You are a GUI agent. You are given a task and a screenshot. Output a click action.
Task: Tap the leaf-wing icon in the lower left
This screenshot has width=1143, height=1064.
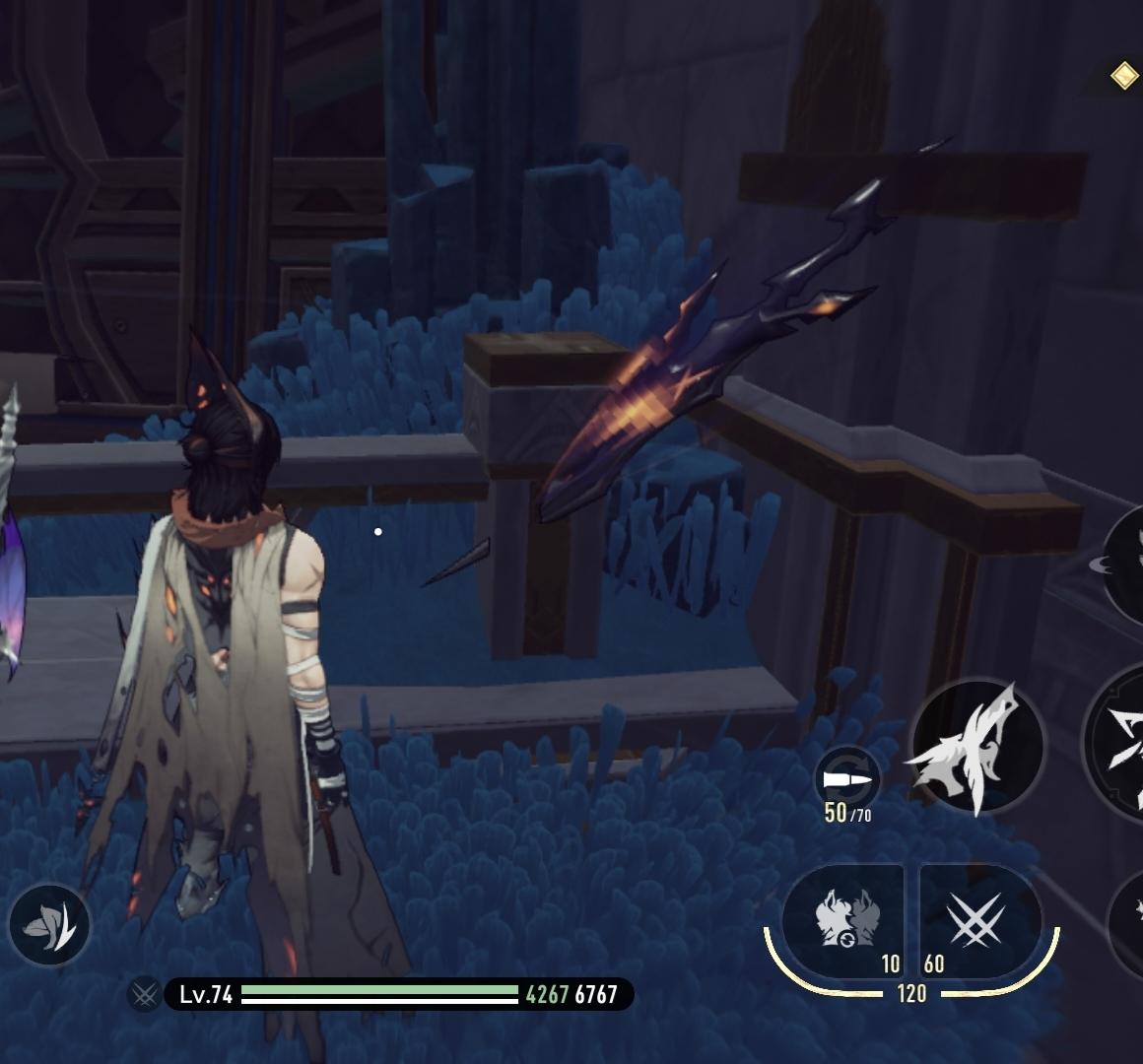pos(49,925)
